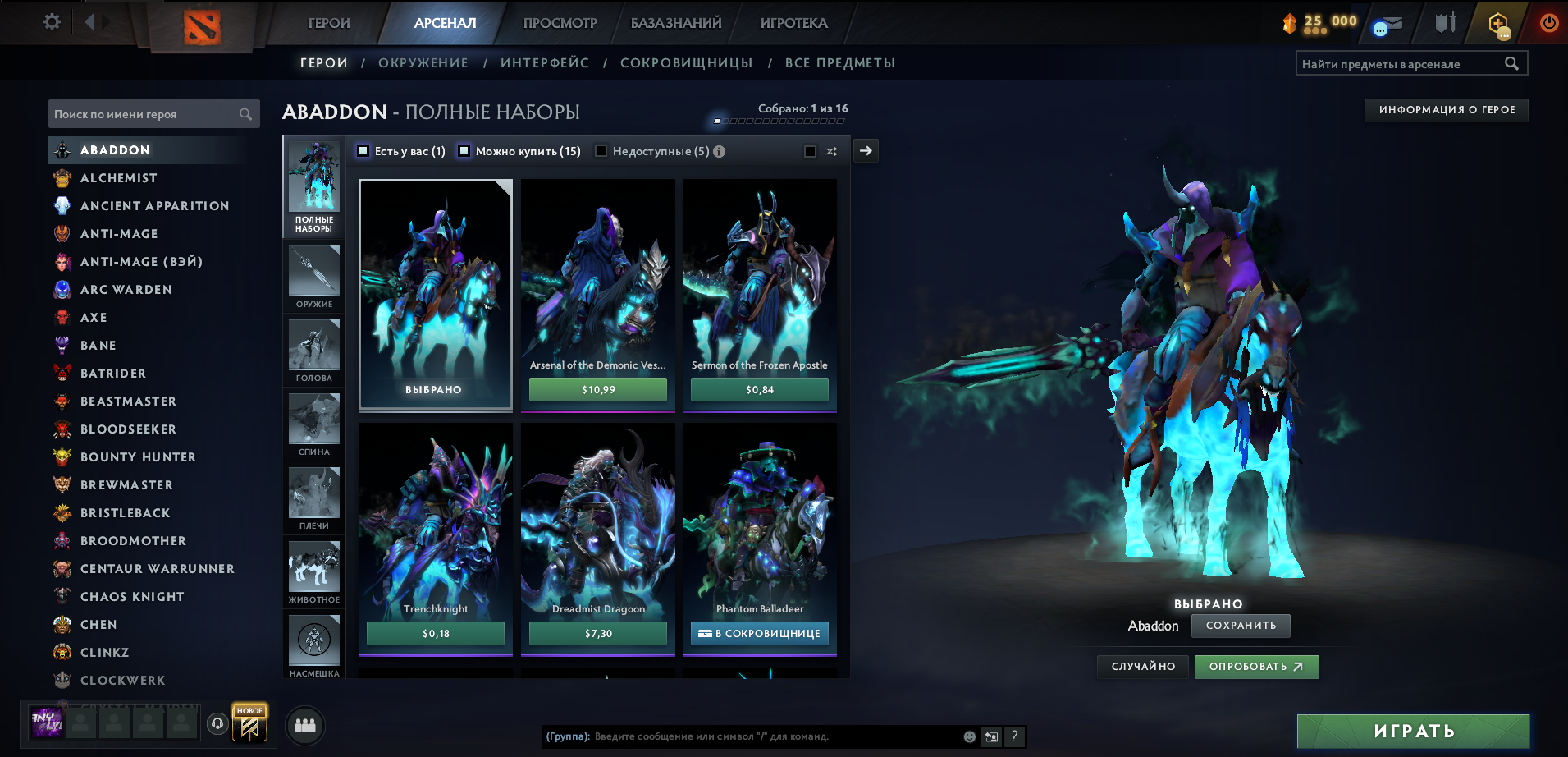Go to ИГРОТЕКА tab

[793, 23]
